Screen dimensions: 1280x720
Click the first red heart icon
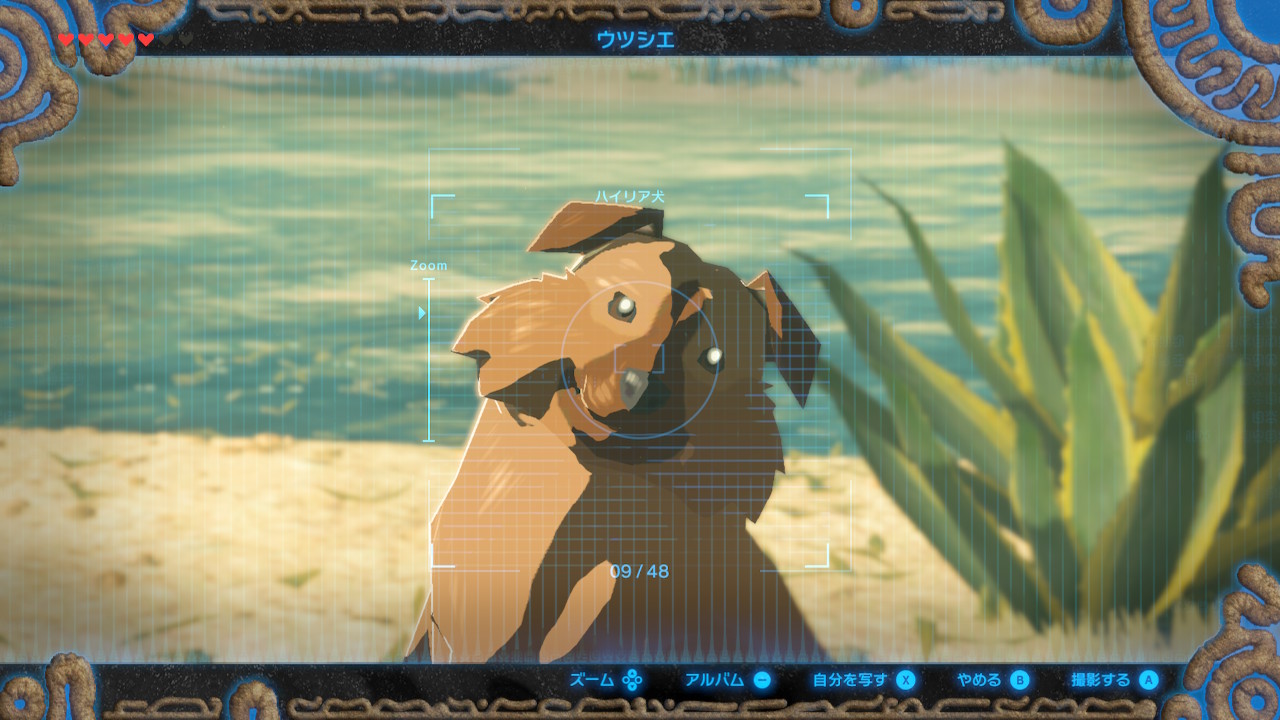tap(67, 38)
